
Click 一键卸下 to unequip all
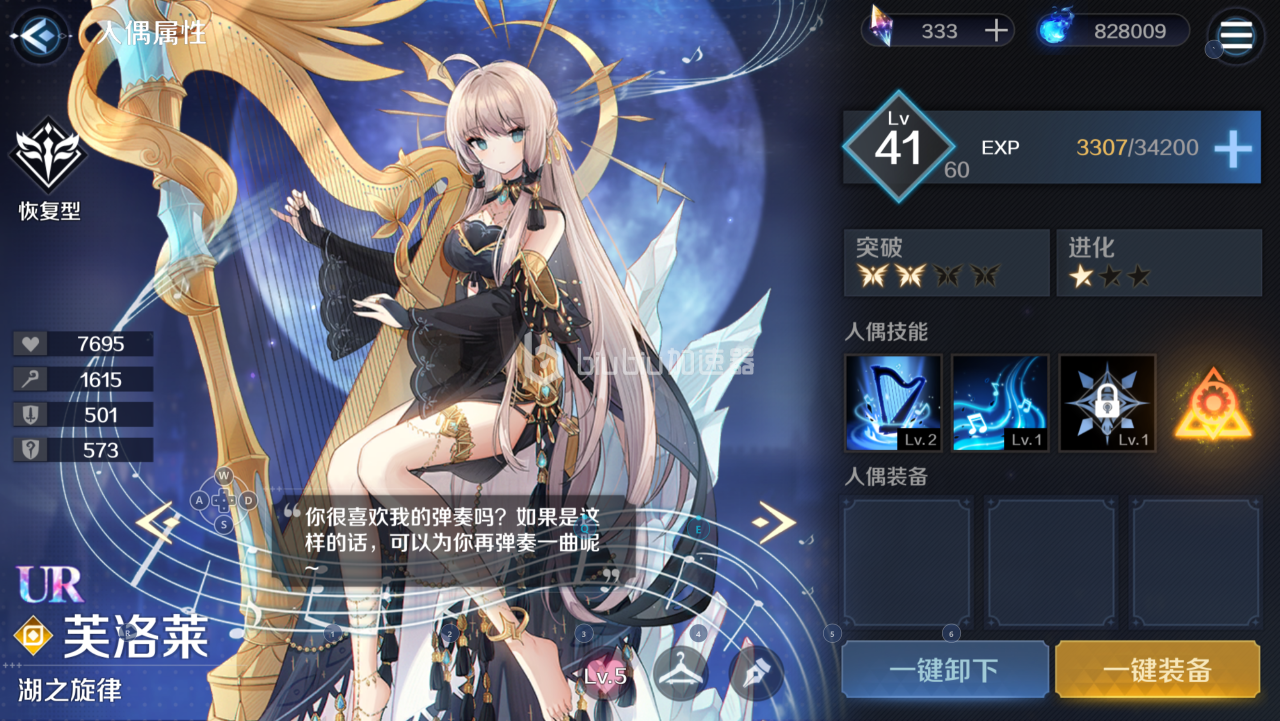pos(946,670)
